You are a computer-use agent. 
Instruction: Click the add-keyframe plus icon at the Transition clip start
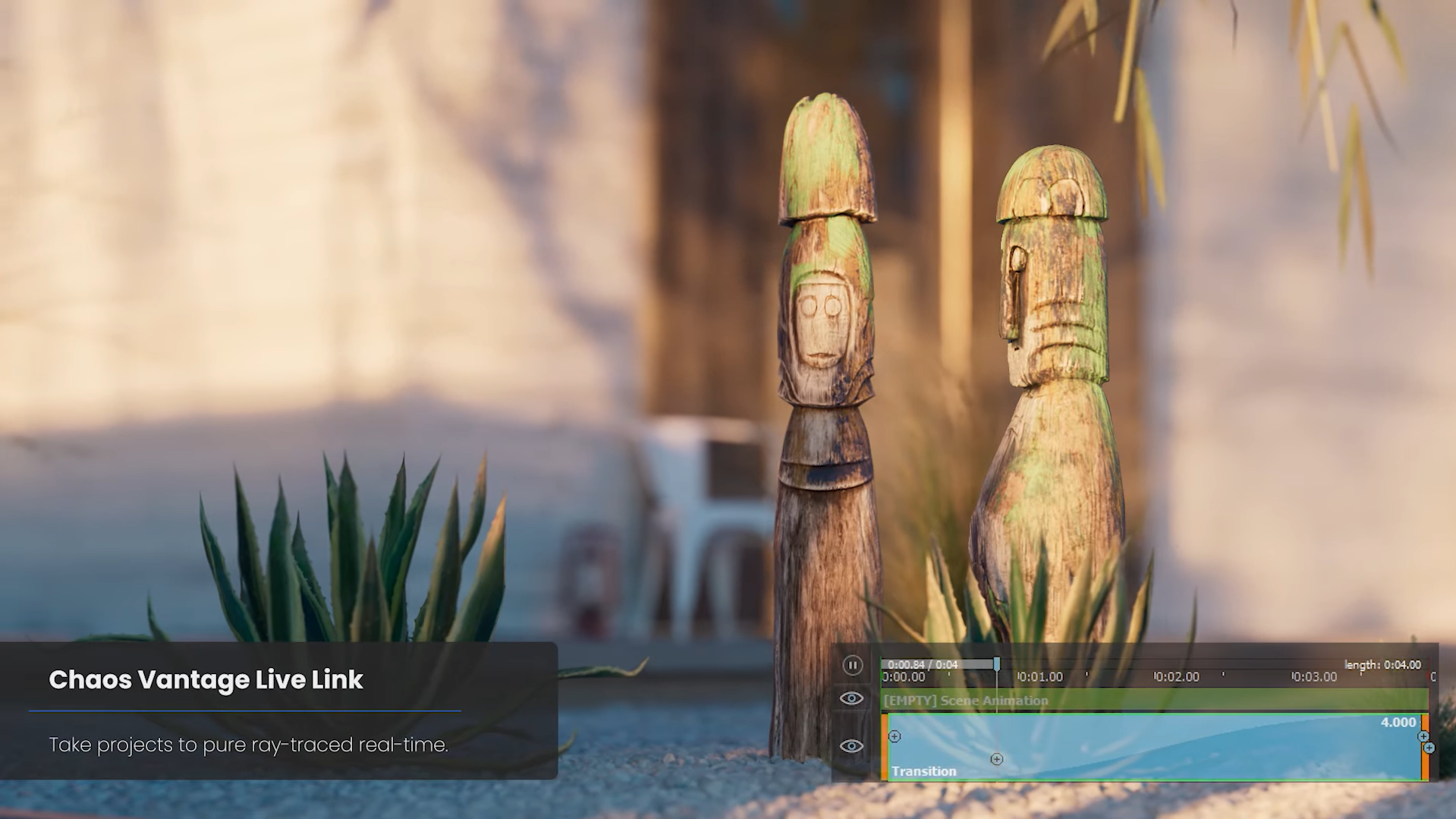click(894, 736)
